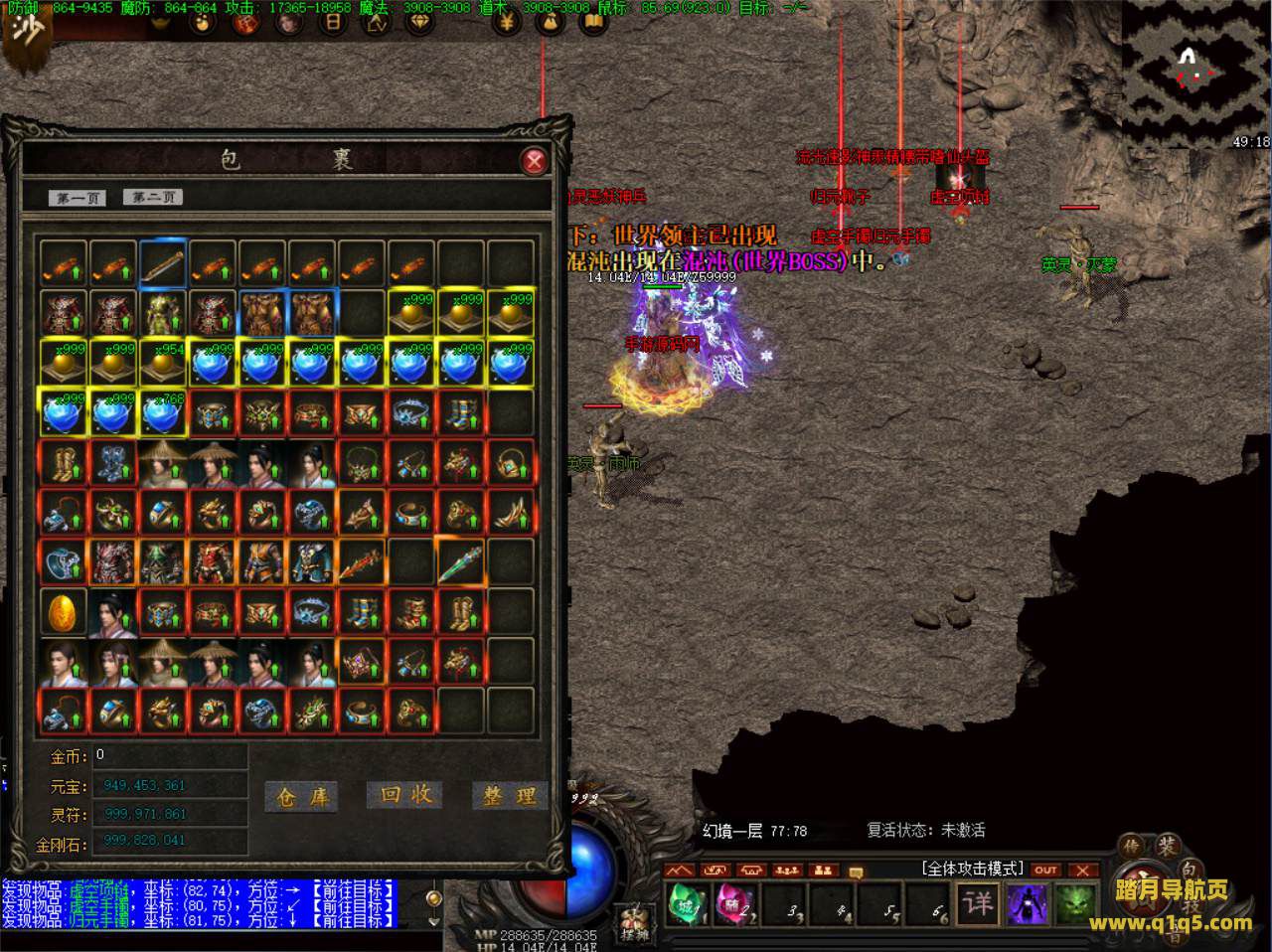Click the ¥ coin icon in top bar
Image resolution: width=1272 pixels, height=952 pixels.
pos(506,22)
